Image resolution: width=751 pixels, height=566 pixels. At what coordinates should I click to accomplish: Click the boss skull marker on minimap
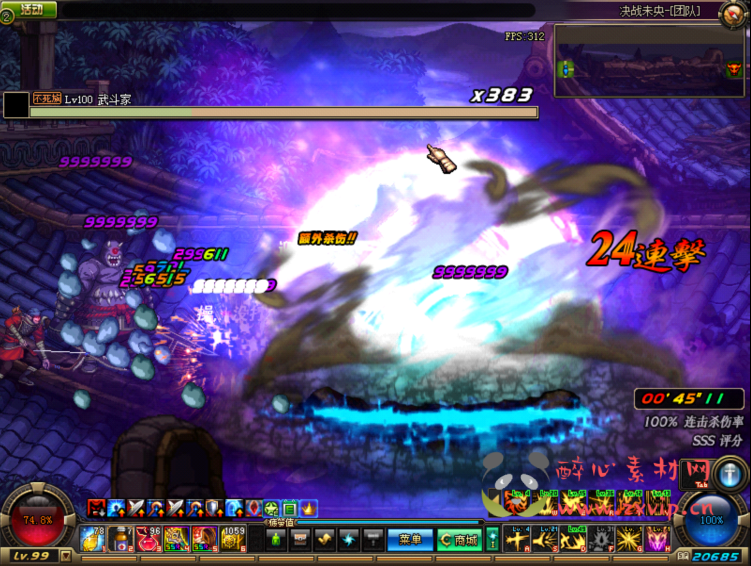point(733,69)
